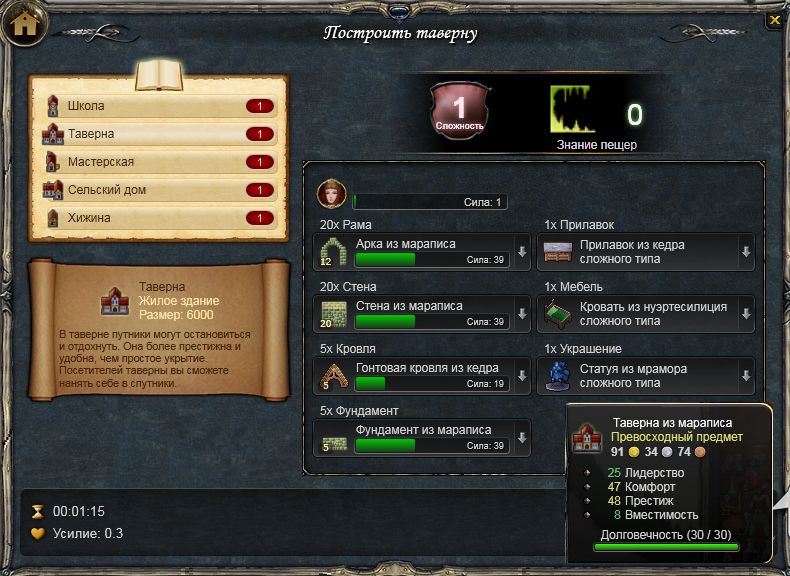The height and width of the screenshot is (576, 790).
Task: Change the Кровать из нуэртесилиция furniture choice
Action: [x=745, y=313]
